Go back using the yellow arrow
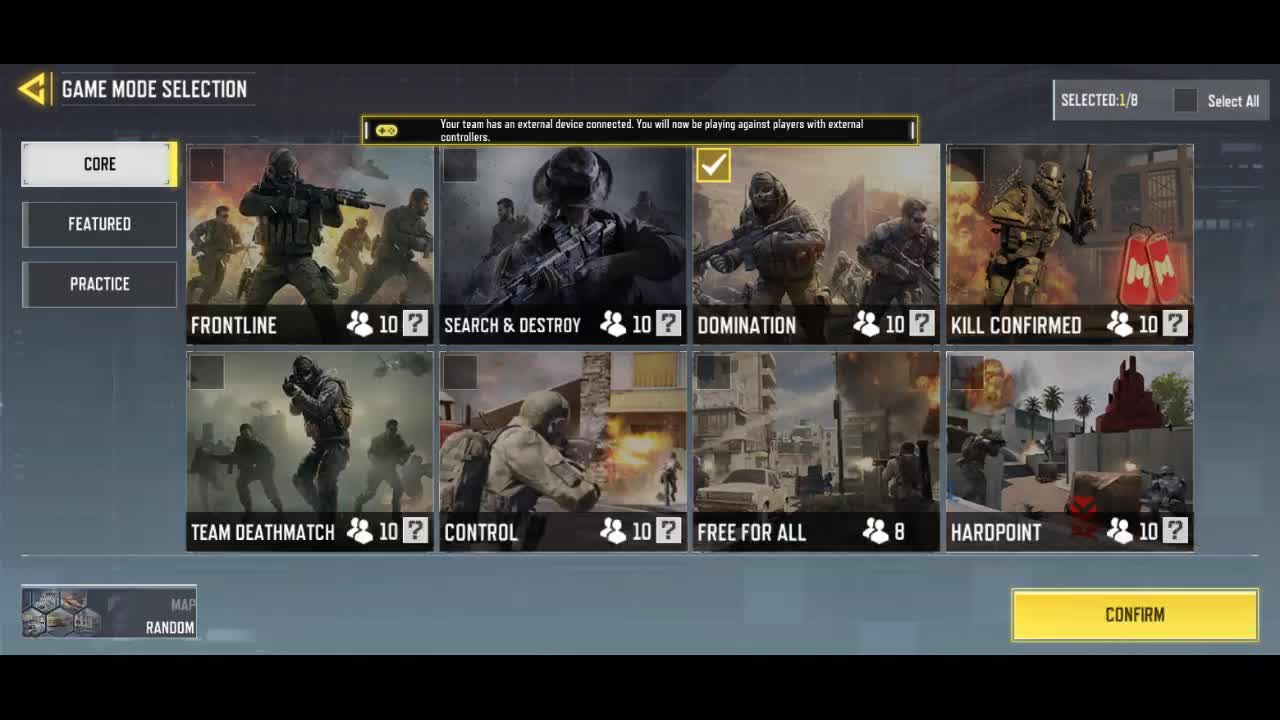This screenshot has width=1280, height=720. (x=32, y=89)
